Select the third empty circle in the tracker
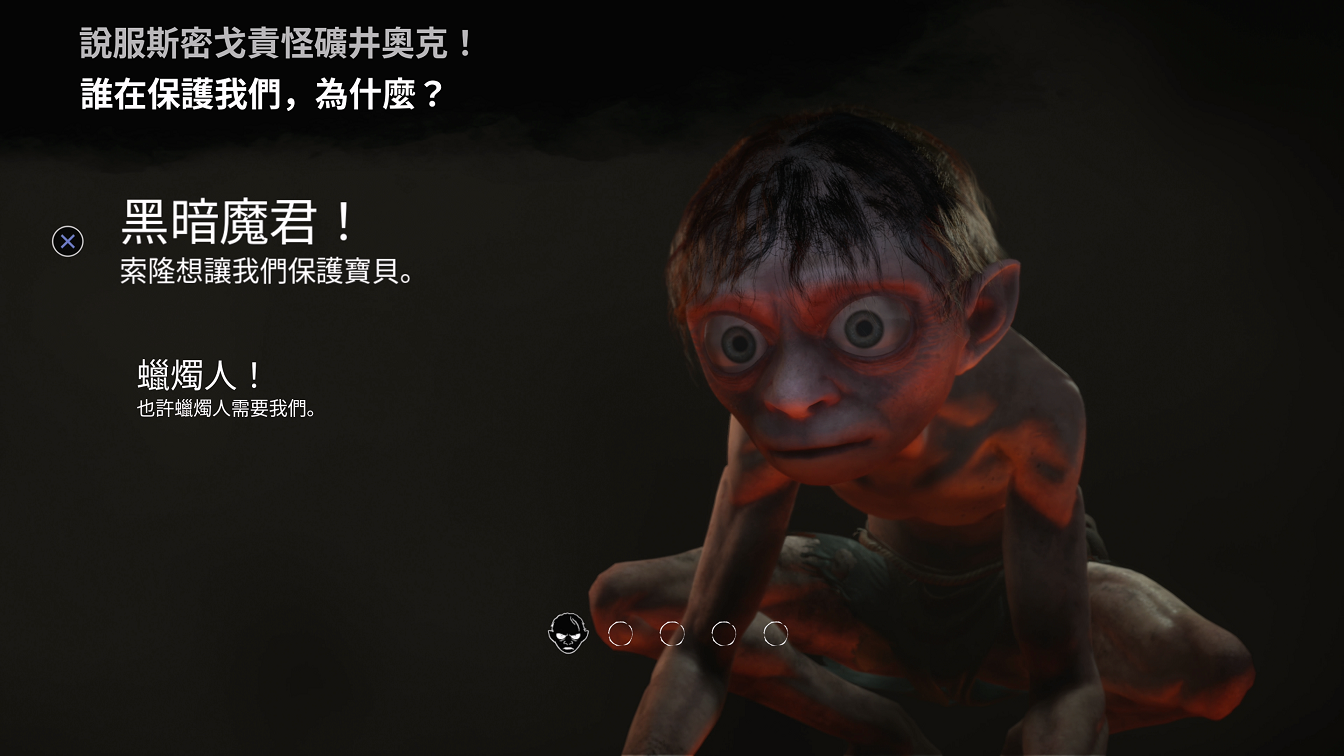 pyautogui.click(x=722, y=633)
